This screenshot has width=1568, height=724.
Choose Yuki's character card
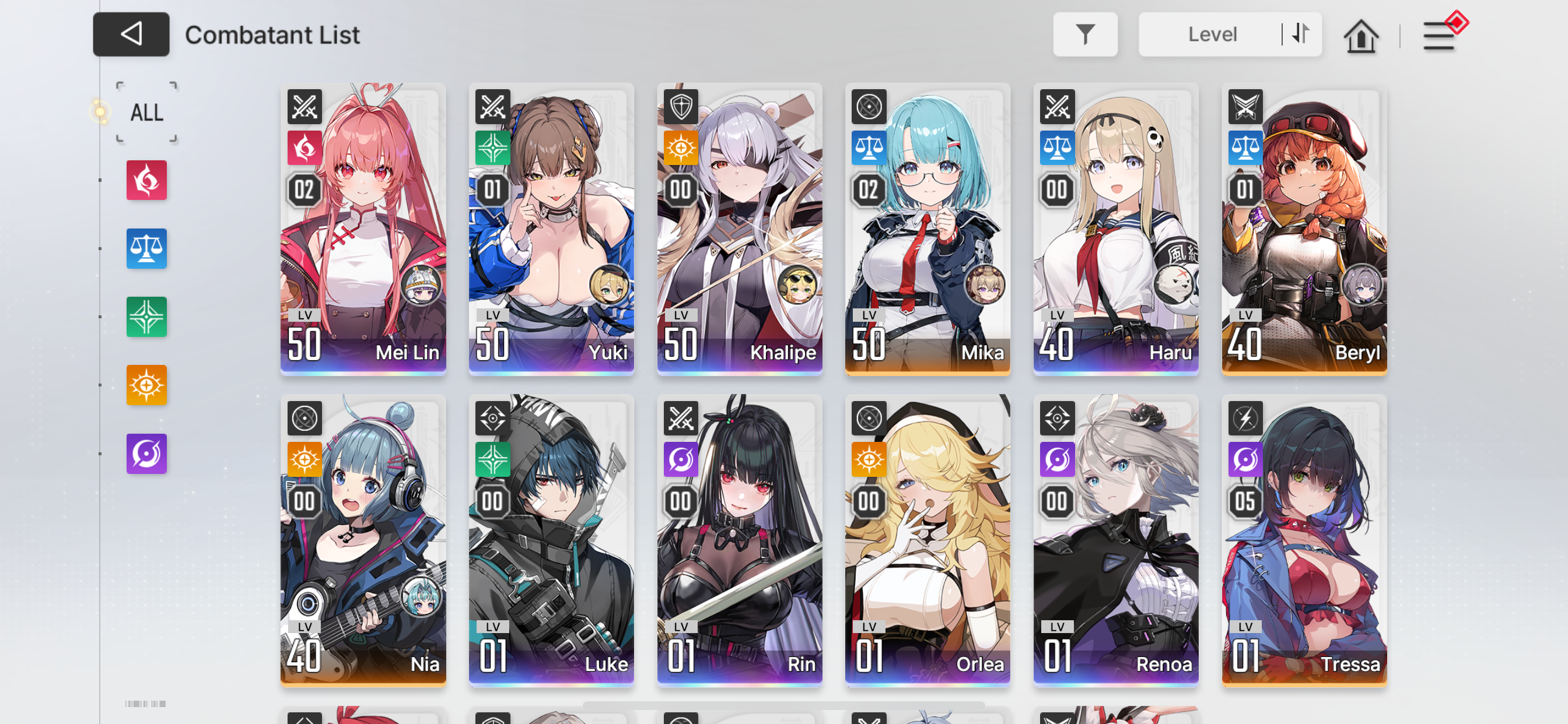[551, 229]
